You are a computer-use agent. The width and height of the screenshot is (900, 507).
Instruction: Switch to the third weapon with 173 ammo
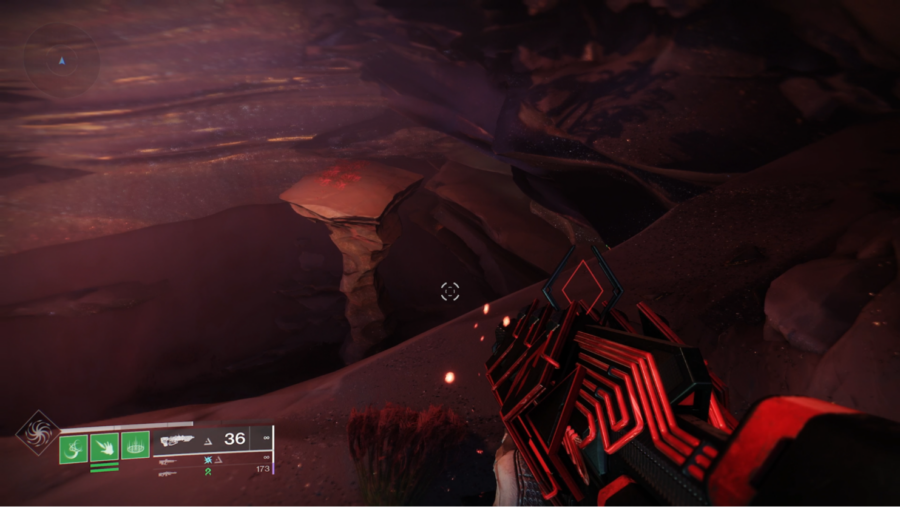[168, 472]
